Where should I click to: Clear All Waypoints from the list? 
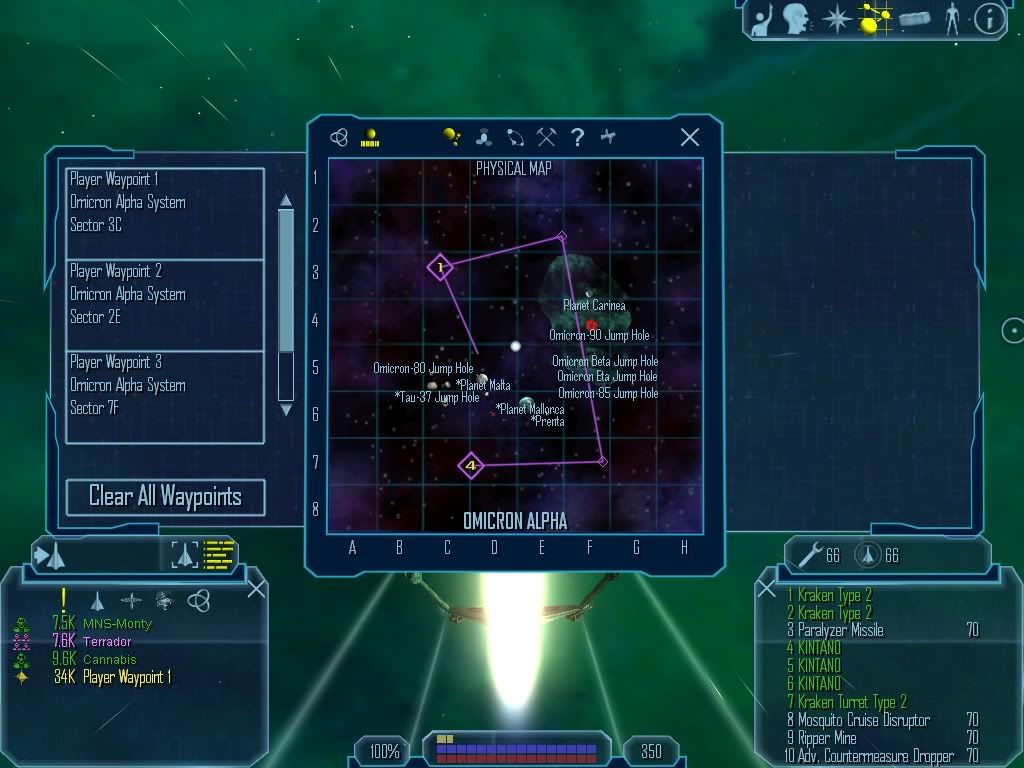(165, 497)
